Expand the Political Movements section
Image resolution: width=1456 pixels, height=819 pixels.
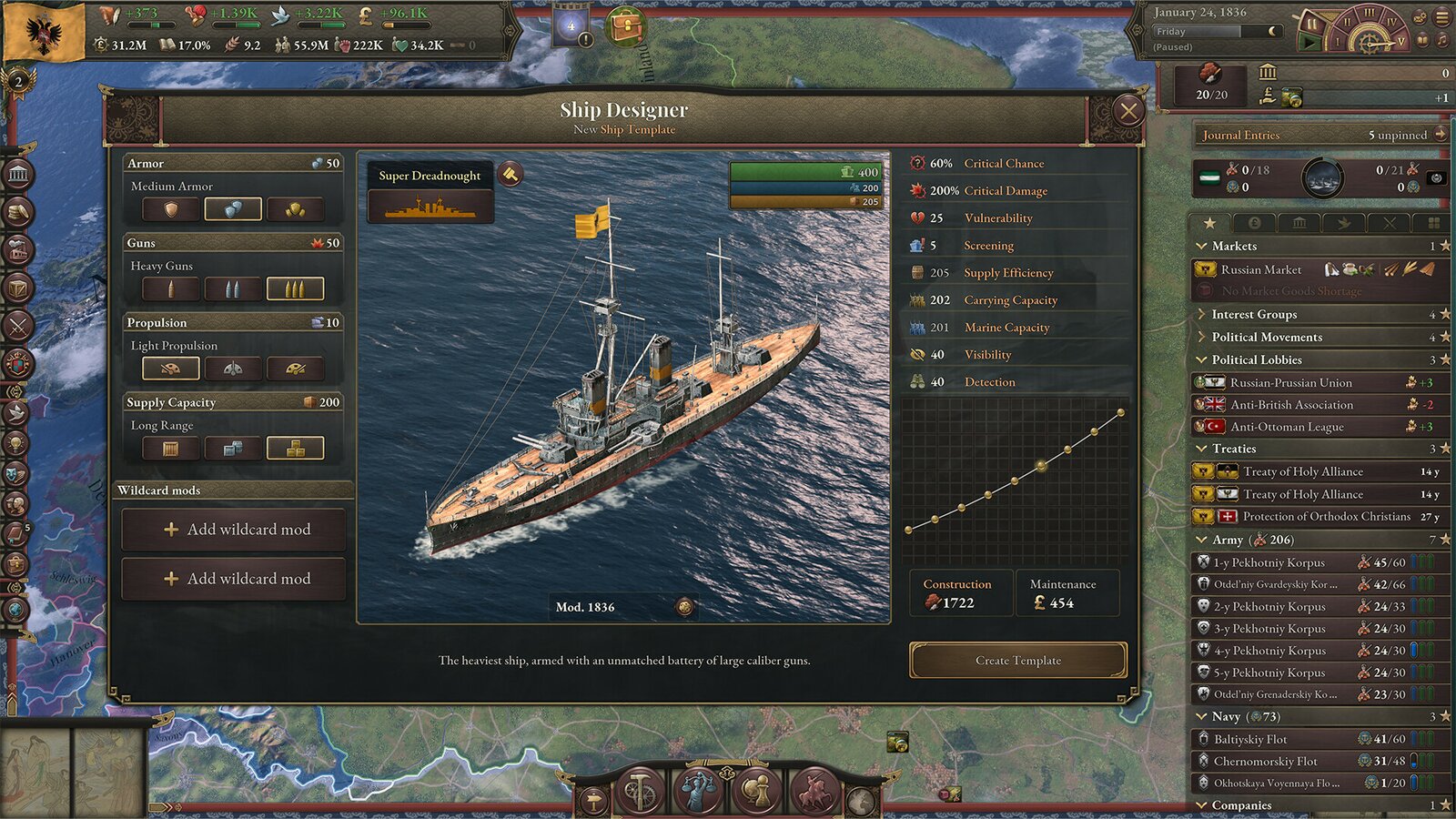click(x=1265, y=337)
